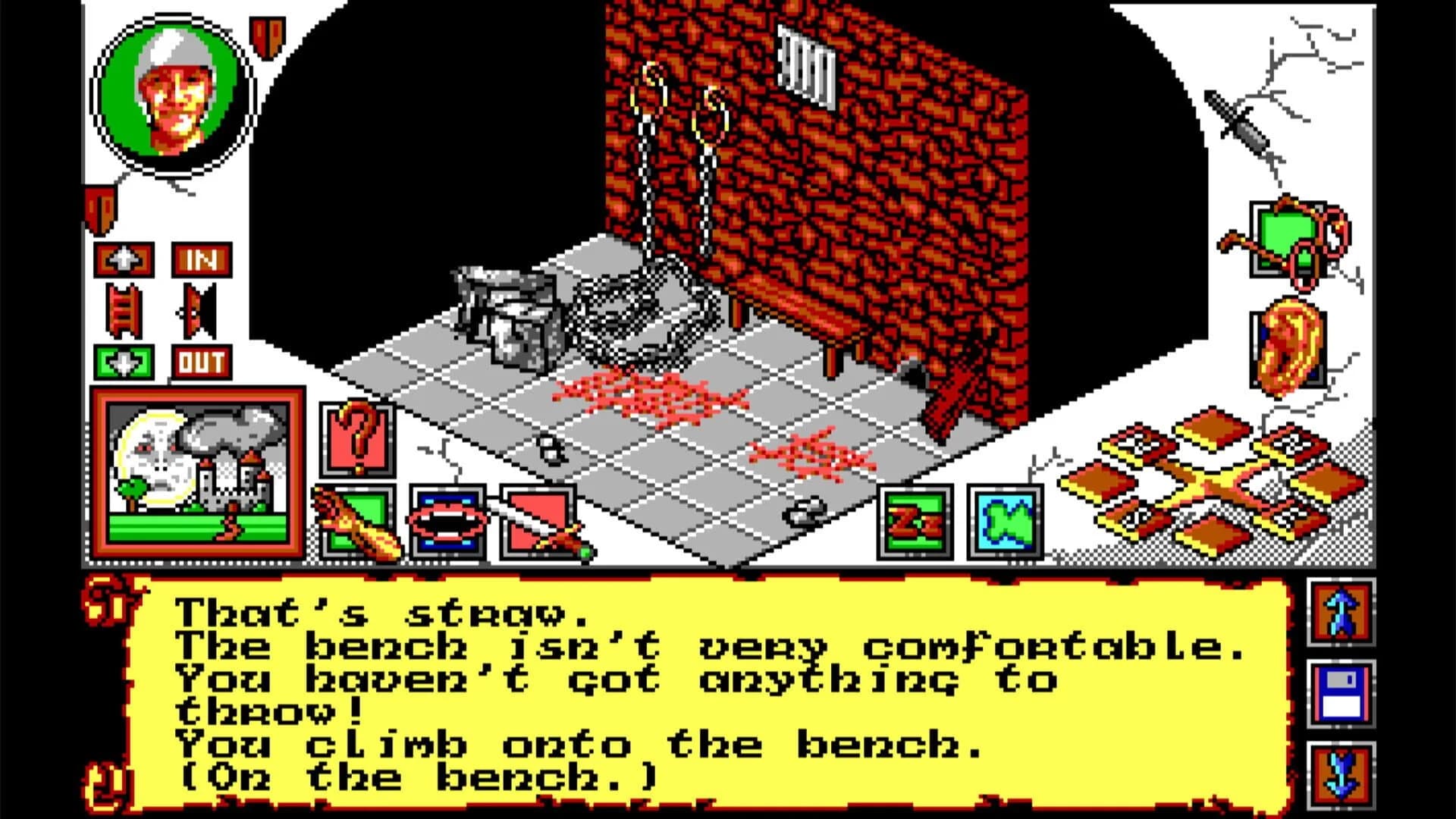Select the mouth icon to consume something
Image resolution: width=1456 pixels, height=819 pixels.
click(449, 523)
